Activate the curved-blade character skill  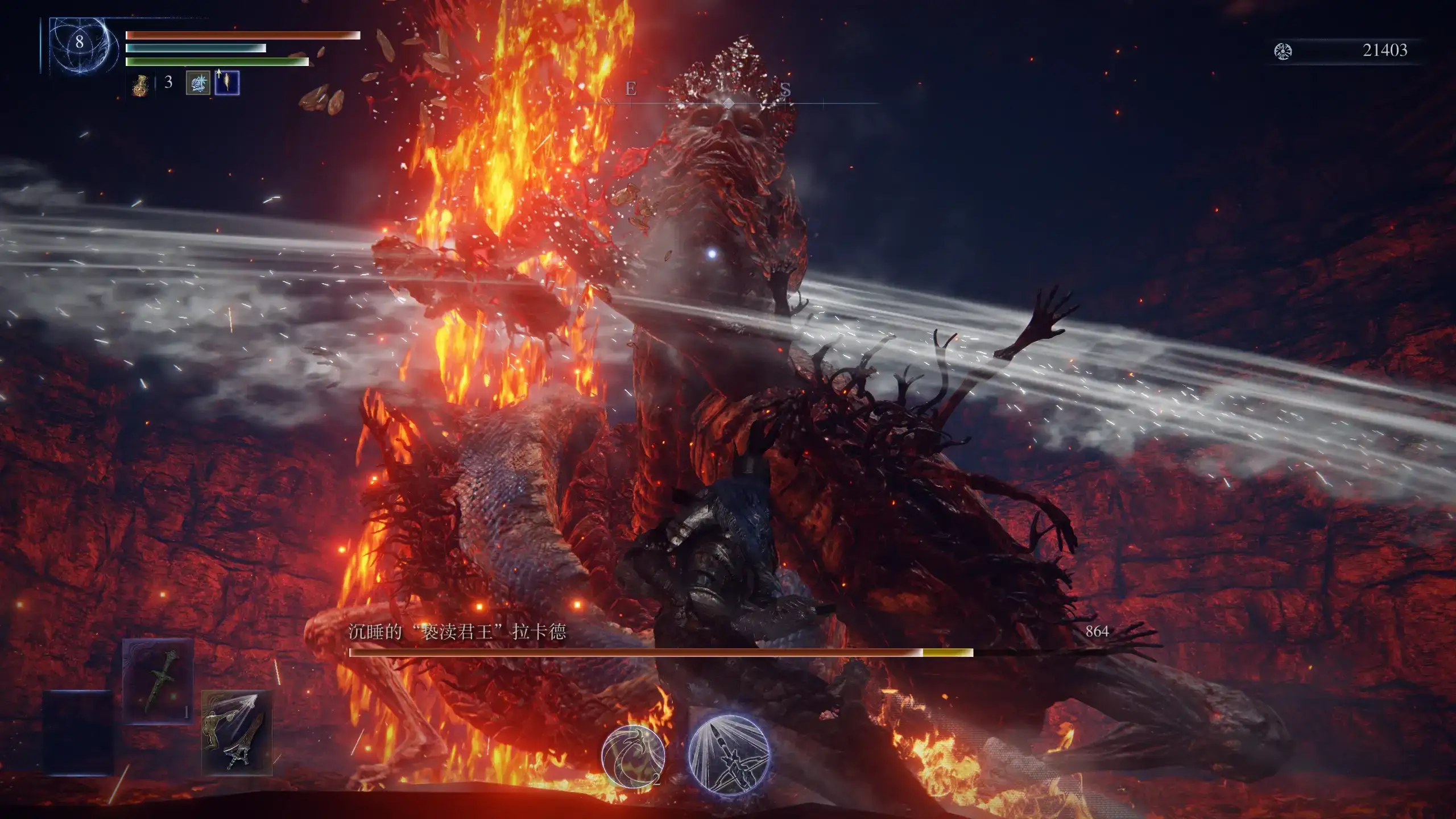pyautogui.click(x=633, y=756)
